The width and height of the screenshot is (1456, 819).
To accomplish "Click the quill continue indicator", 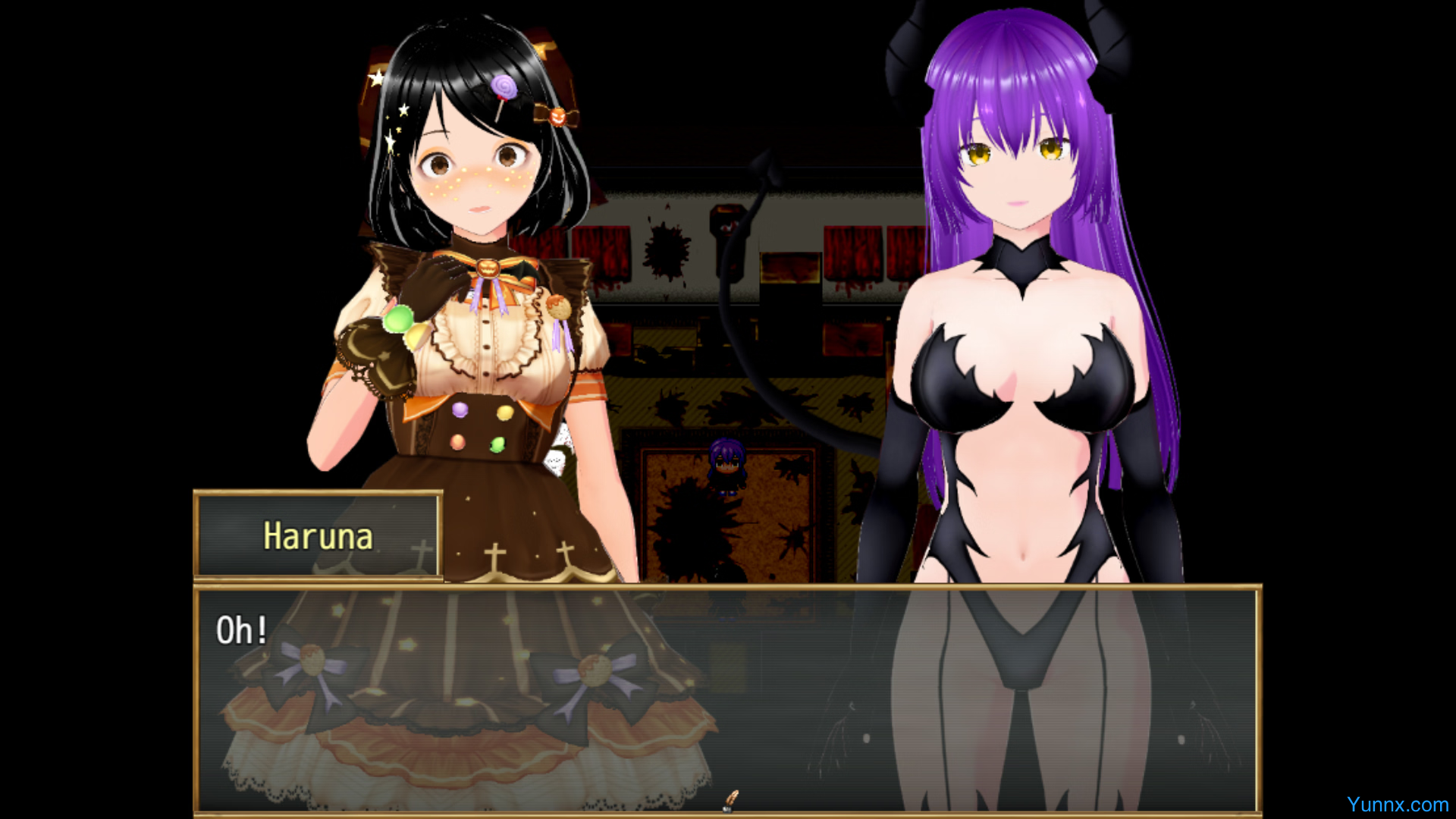I will 731,799.
